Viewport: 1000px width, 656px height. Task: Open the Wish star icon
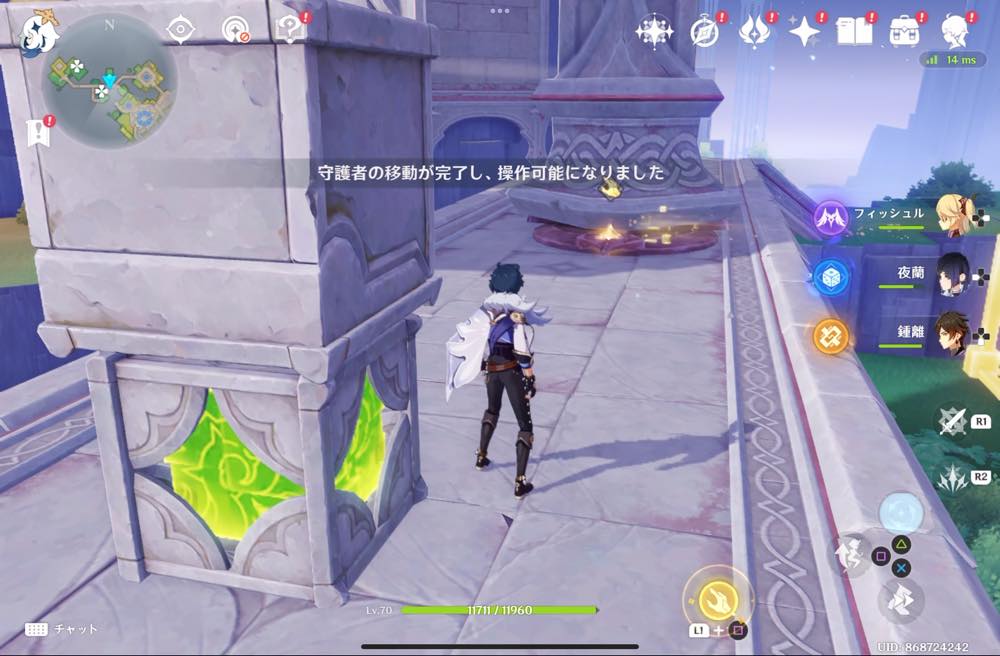point(803,32)
